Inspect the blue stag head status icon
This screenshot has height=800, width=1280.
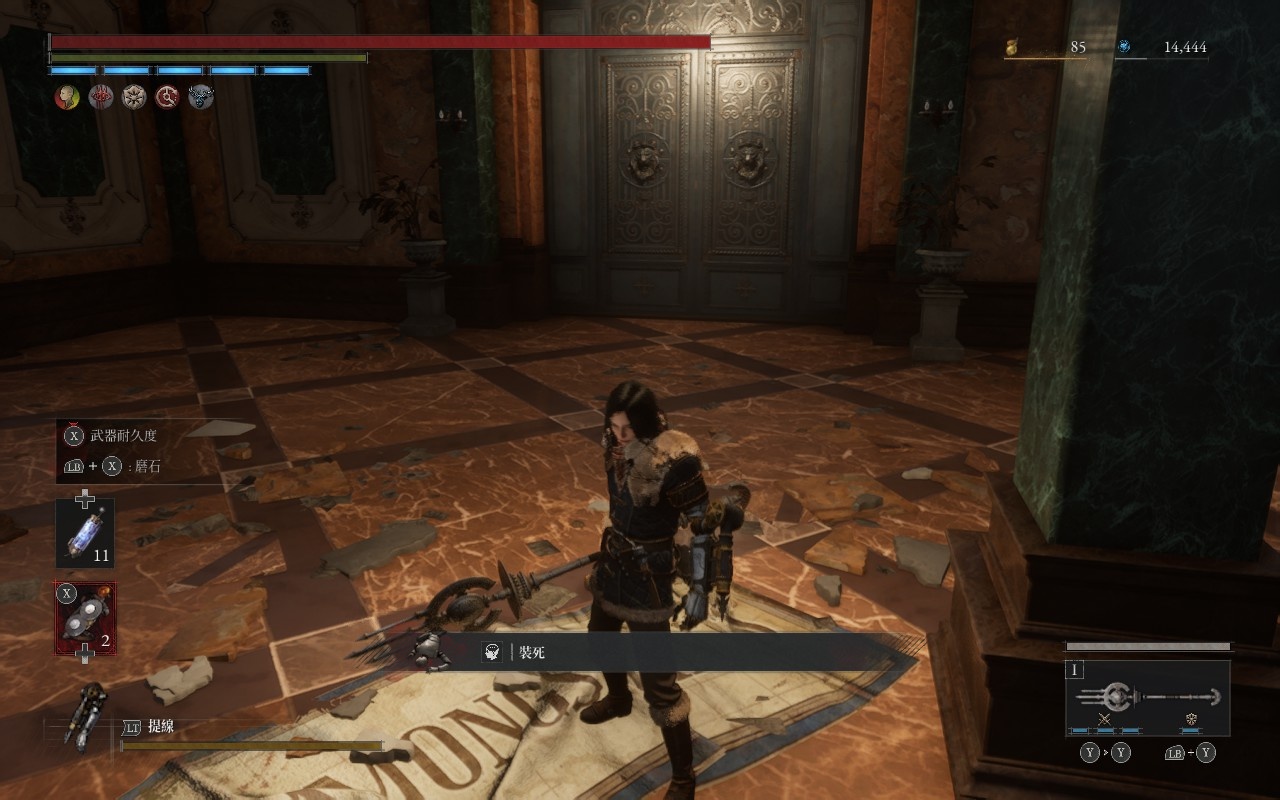point(201,97)
